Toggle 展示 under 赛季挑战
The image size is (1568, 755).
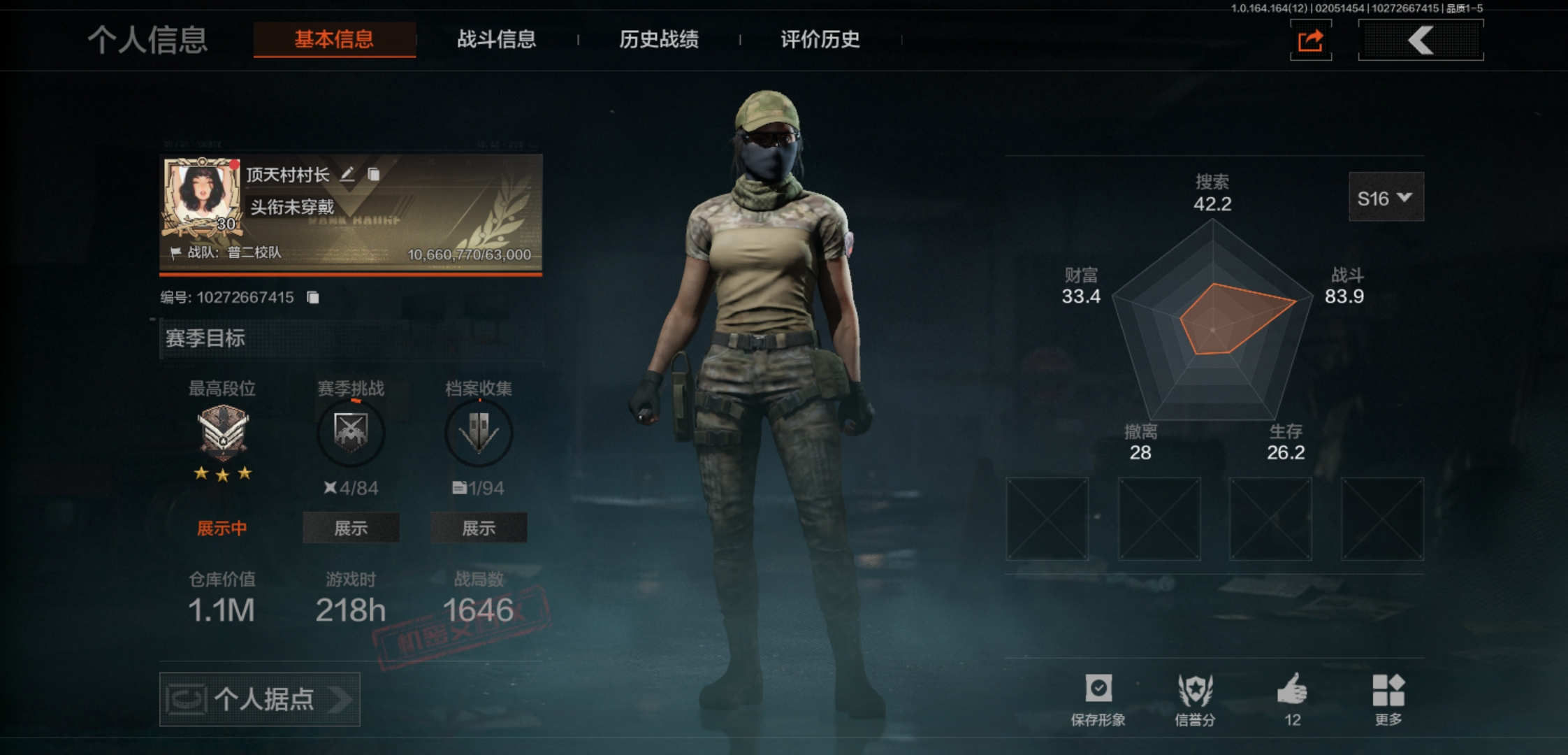[x=351, y=528]
